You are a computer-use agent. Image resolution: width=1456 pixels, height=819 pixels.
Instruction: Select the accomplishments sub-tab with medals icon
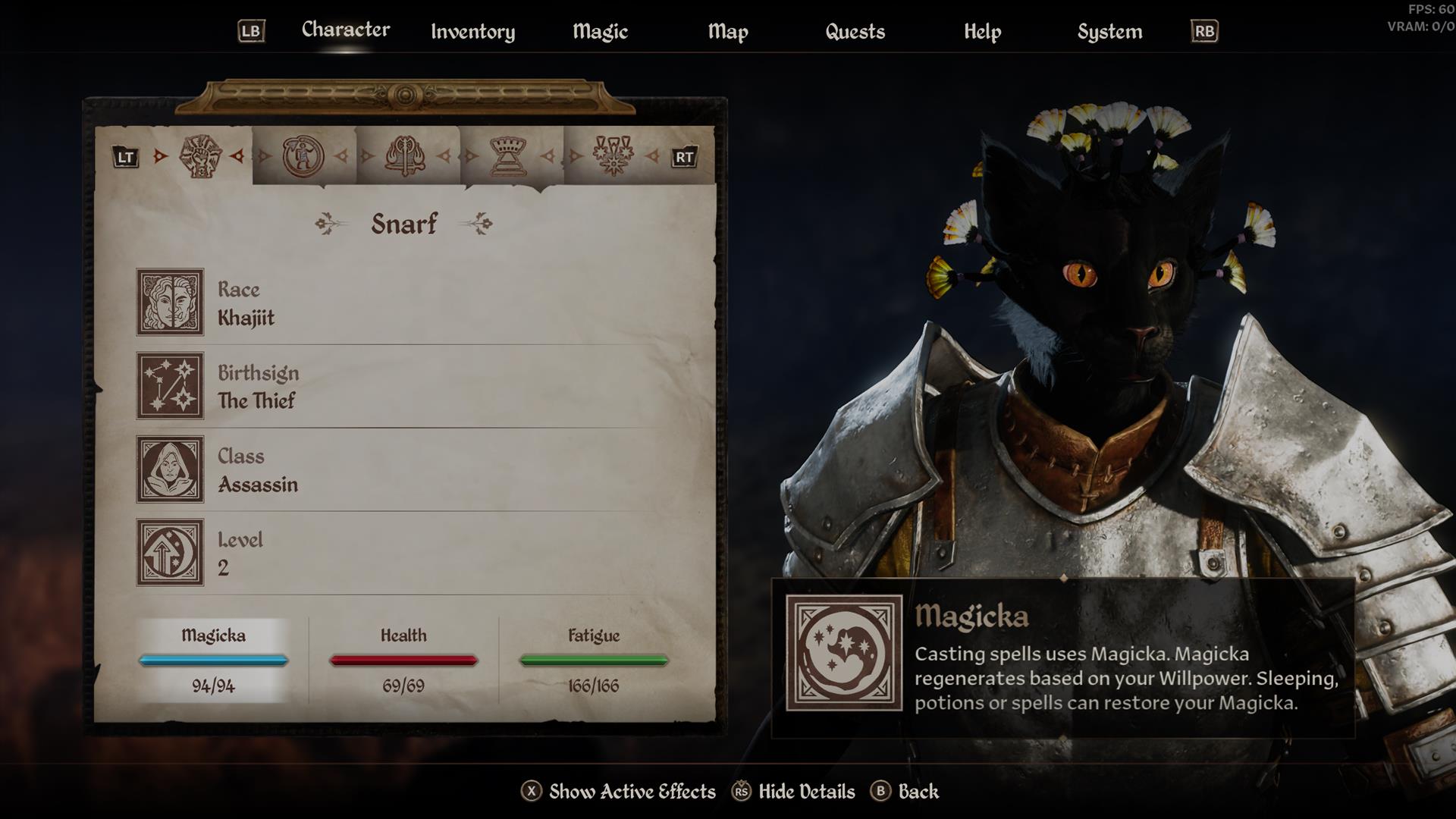613,156
